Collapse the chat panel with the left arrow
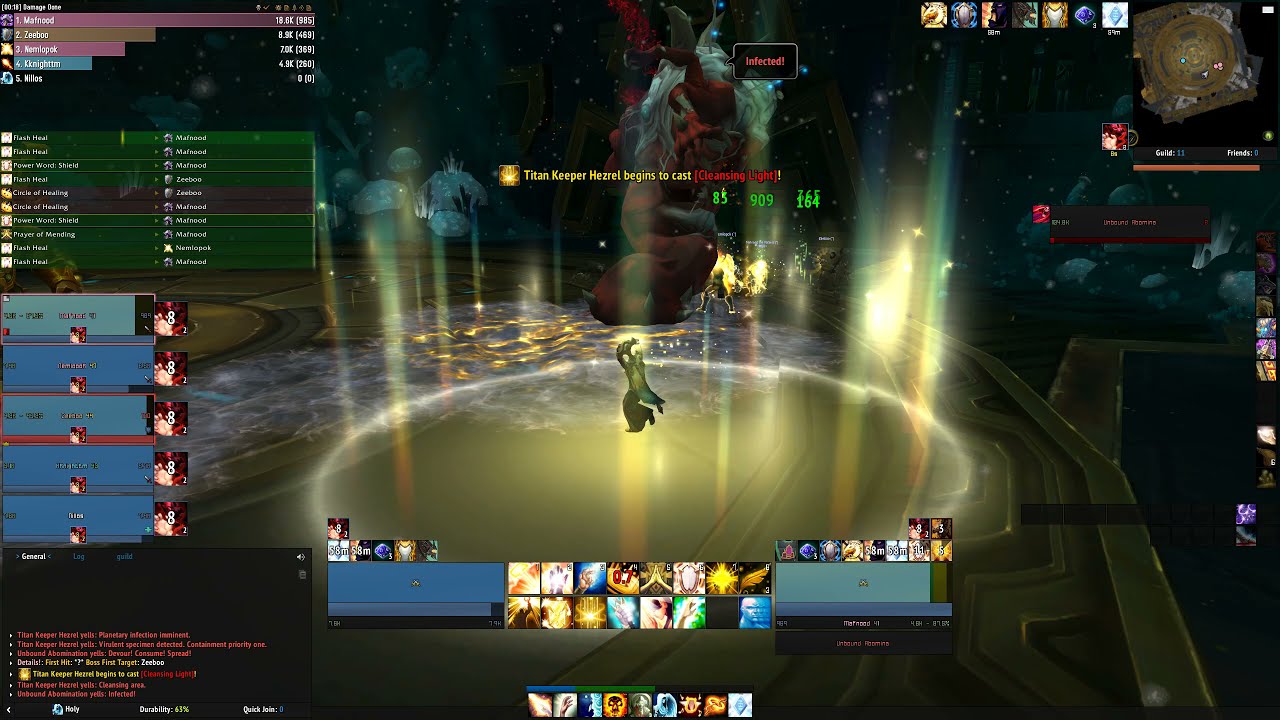This screenshot has height=720, width=1280. pyautogui.click(x=9, y=709)
